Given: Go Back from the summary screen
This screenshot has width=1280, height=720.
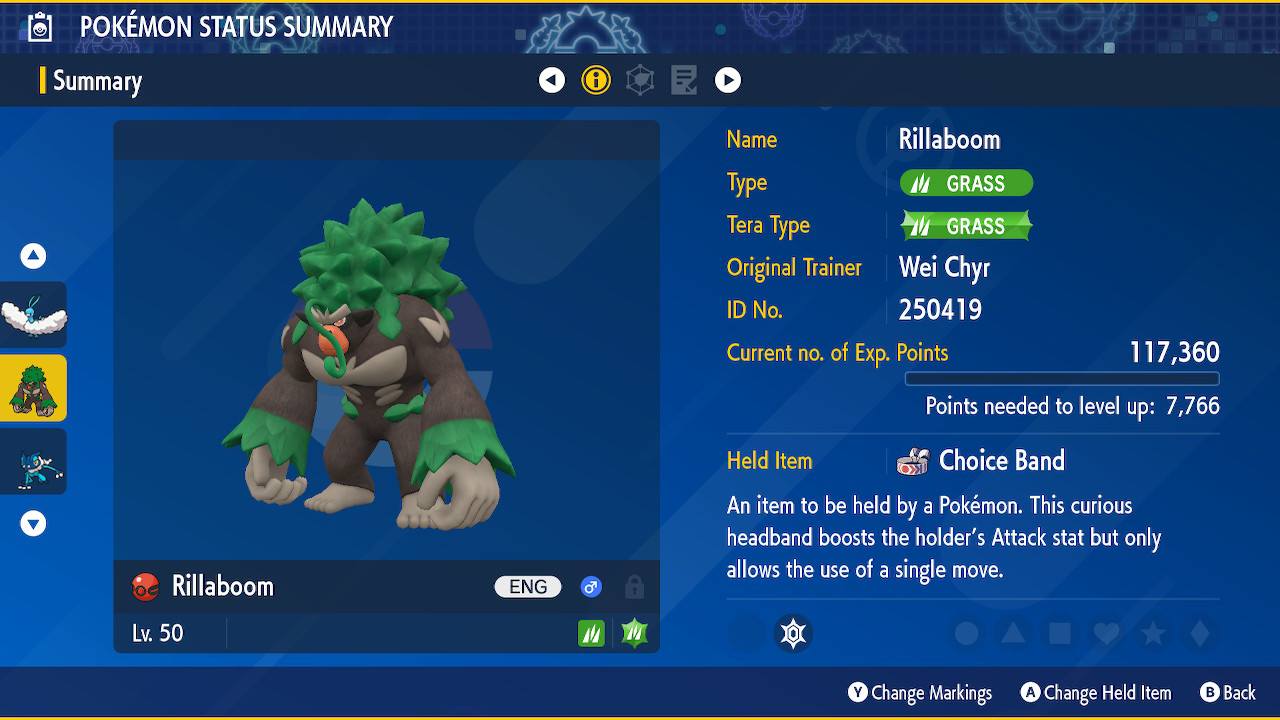Looking at the screenshot, I should click(x=1227, y=693).
